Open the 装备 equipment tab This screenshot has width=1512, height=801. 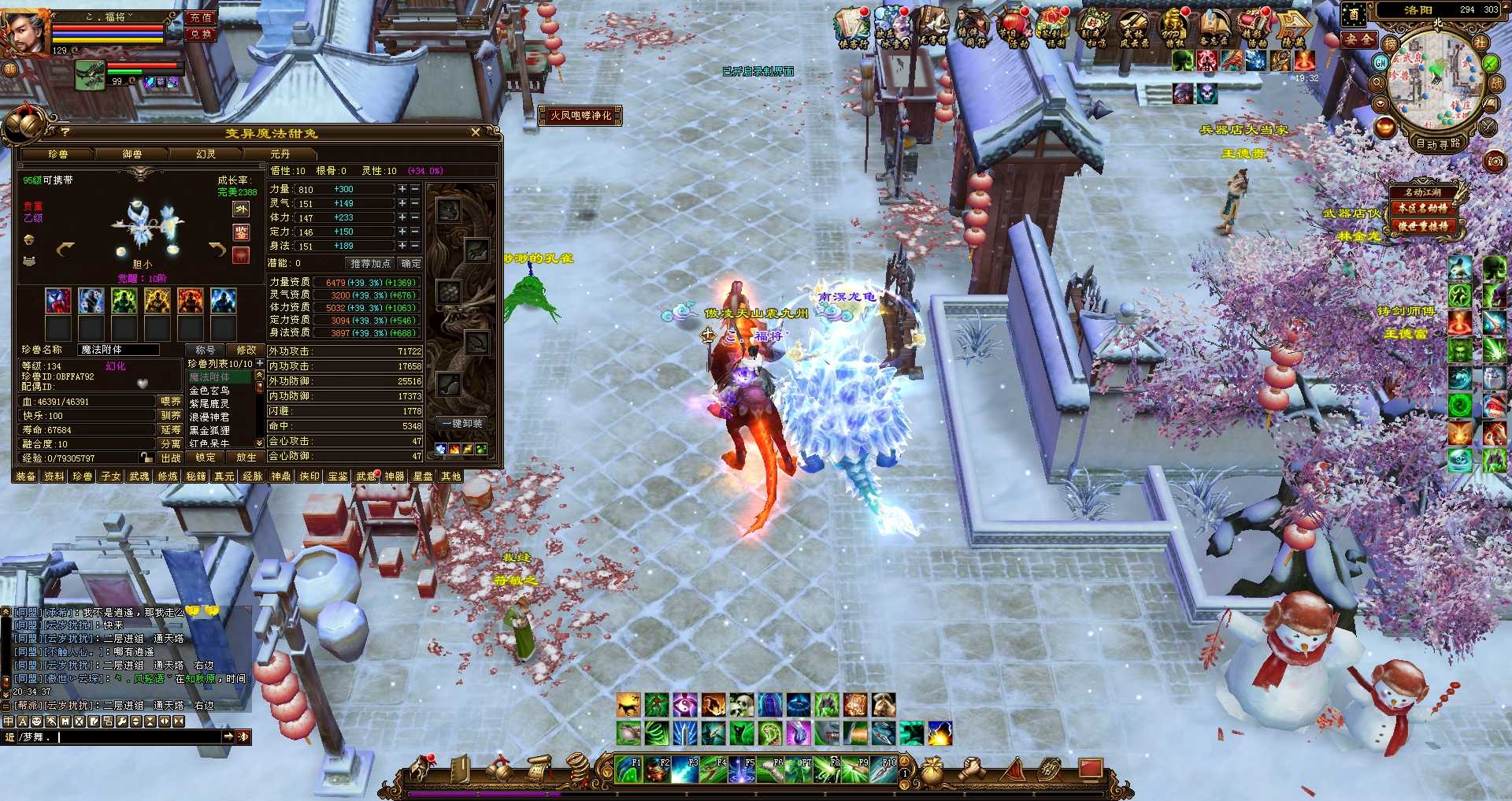tap(26, 477)
